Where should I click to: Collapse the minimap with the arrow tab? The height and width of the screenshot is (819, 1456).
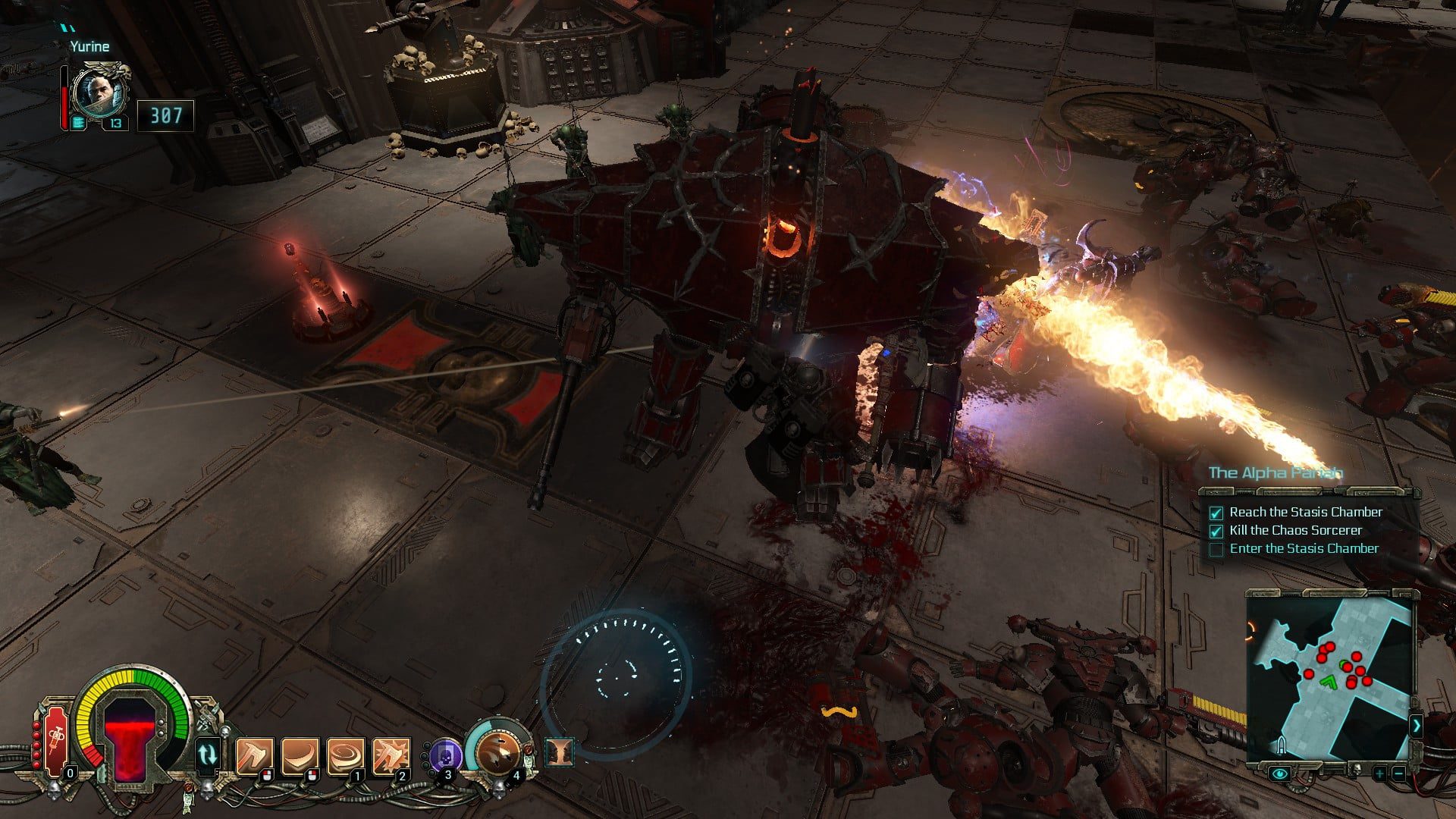(x=1416, y=726)
